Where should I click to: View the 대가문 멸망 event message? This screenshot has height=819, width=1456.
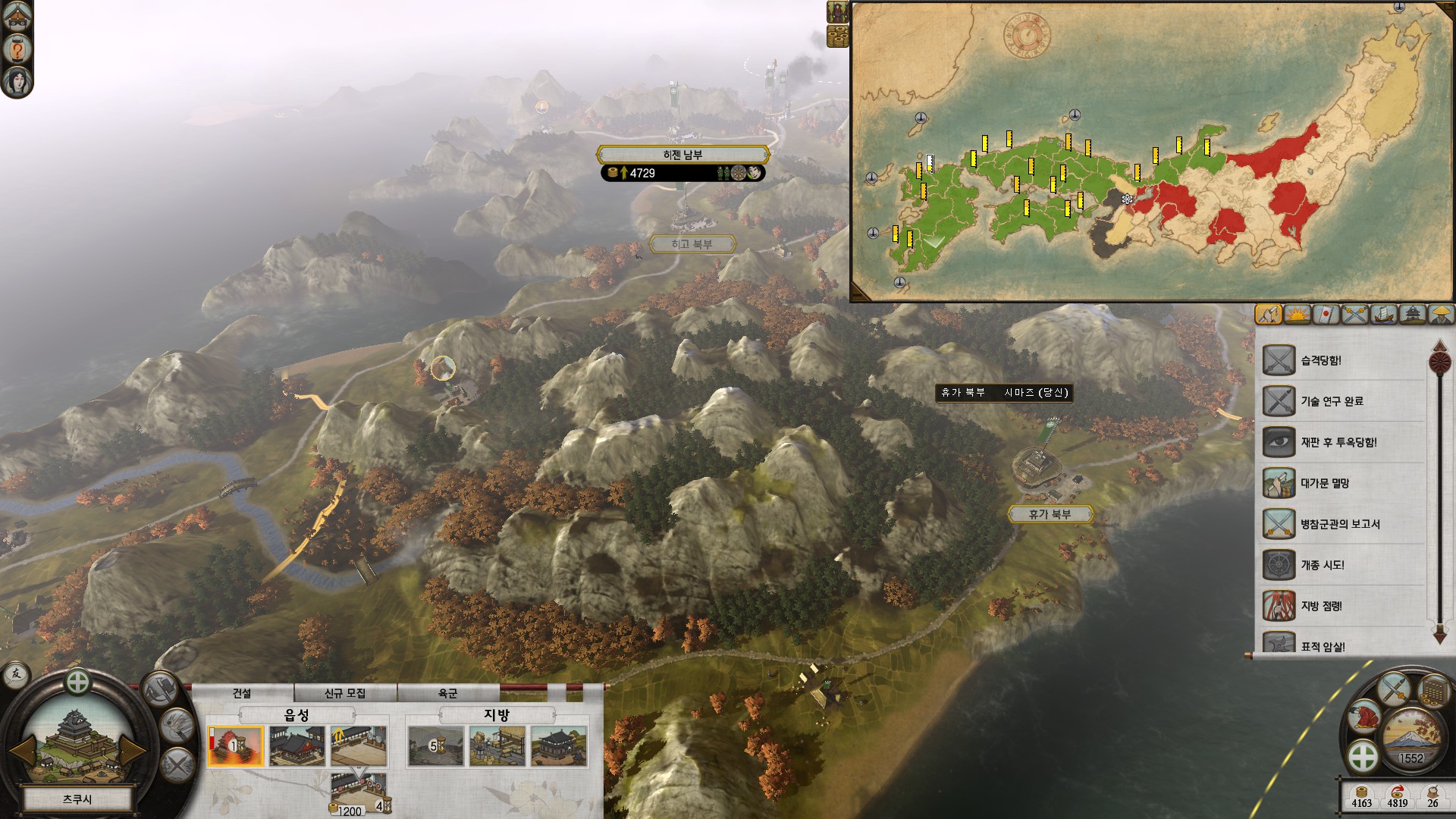coord(1325,483)
